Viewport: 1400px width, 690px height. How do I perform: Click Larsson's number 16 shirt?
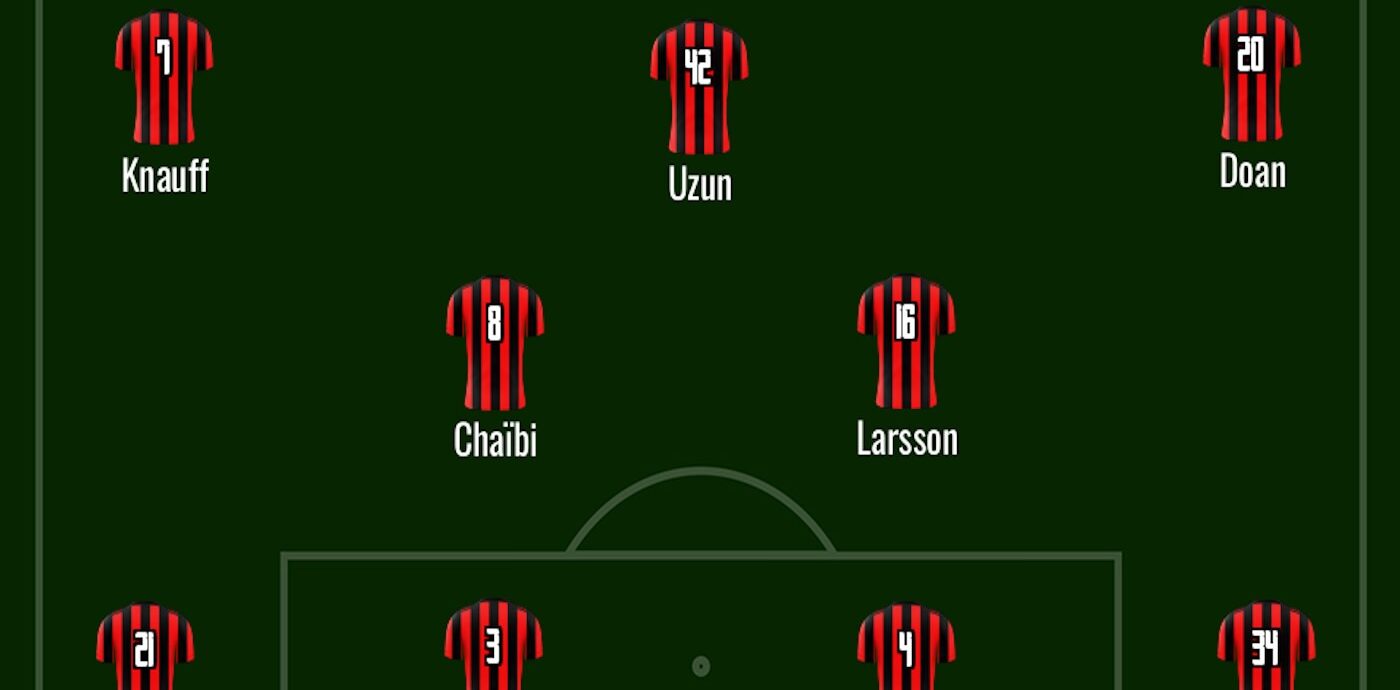(x=906, y=343)
